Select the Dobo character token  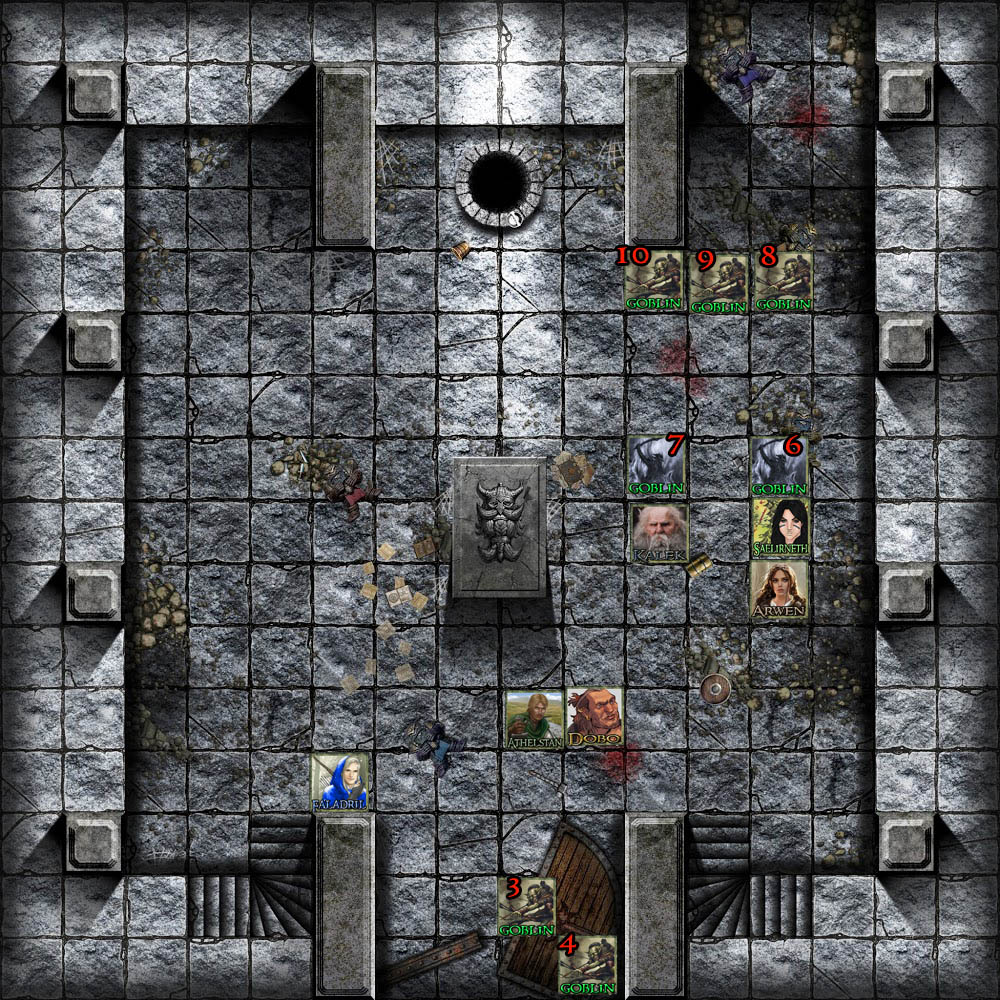coord(595,717)
